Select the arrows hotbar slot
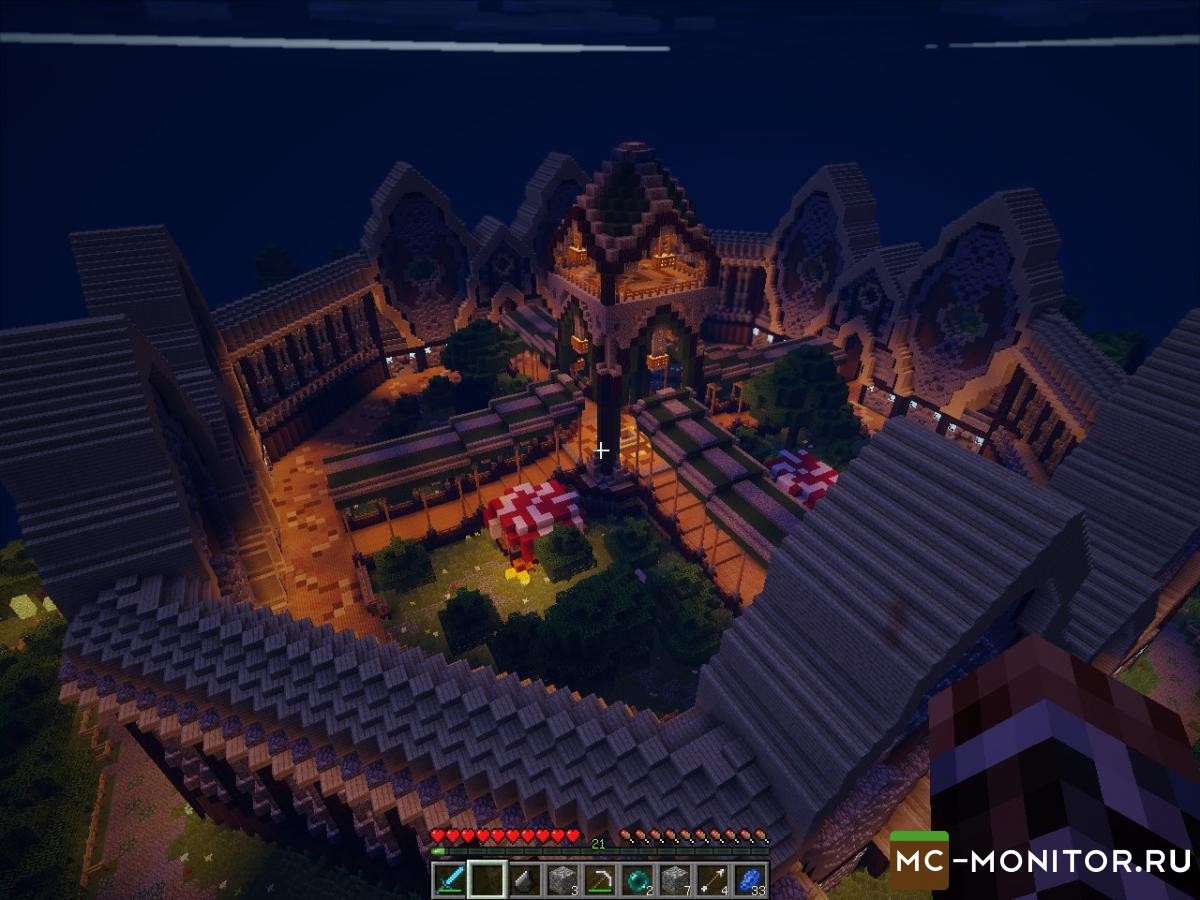 point(711,879)
